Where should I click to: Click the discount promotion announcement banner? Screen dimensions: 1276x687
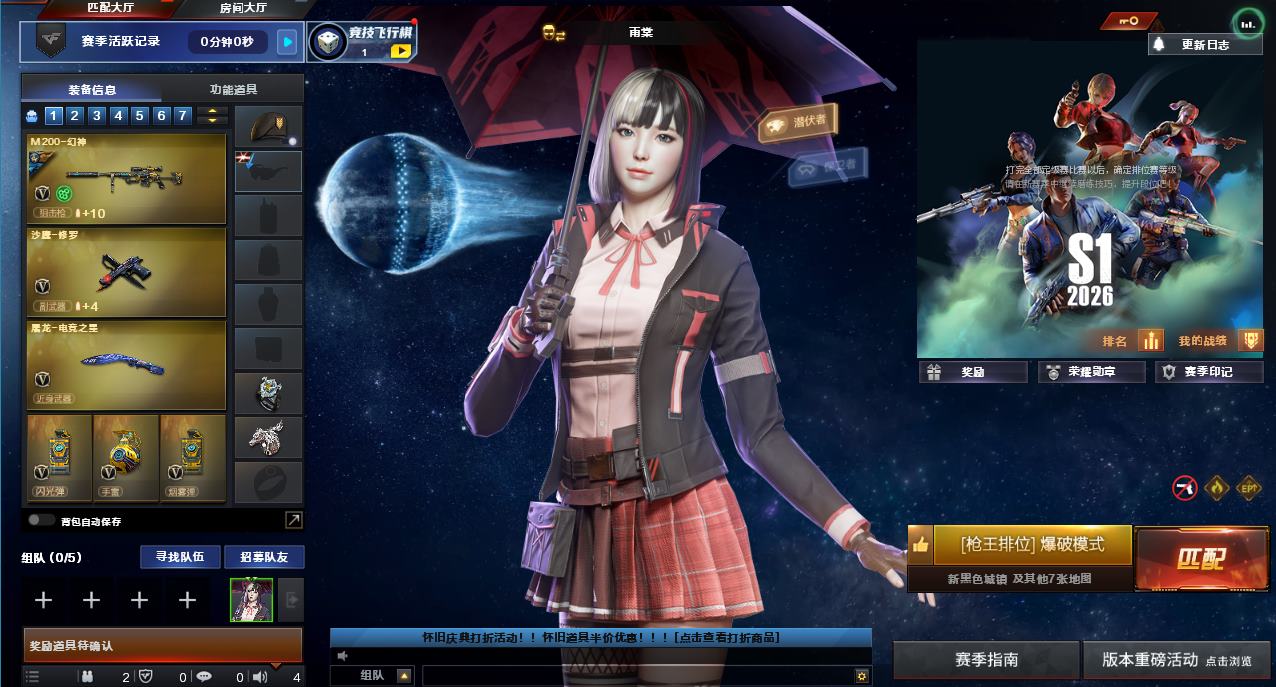pos(600,637)
